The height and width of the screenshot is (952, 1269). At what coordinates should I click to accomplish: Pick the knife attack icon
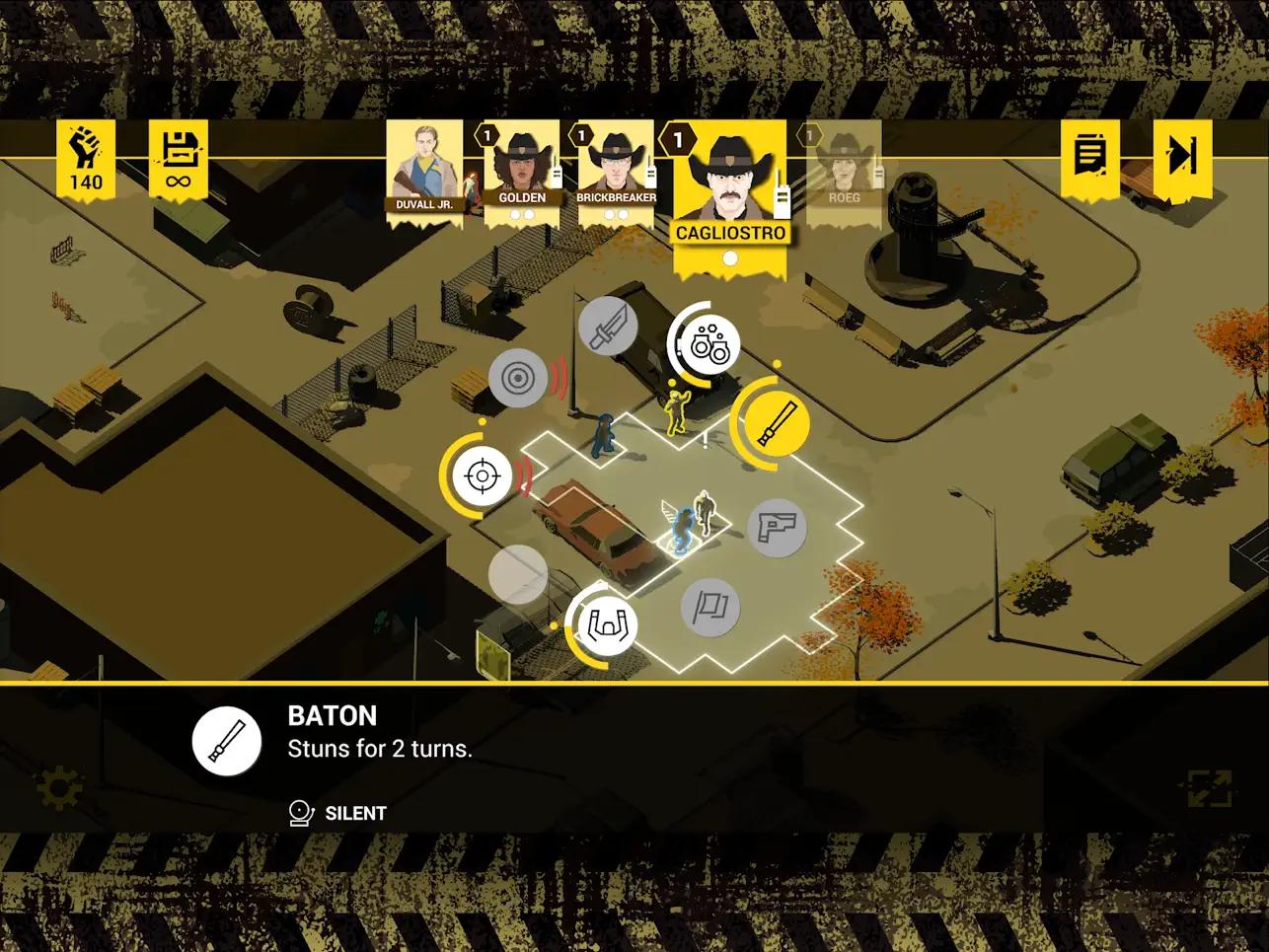pos(607,327)
